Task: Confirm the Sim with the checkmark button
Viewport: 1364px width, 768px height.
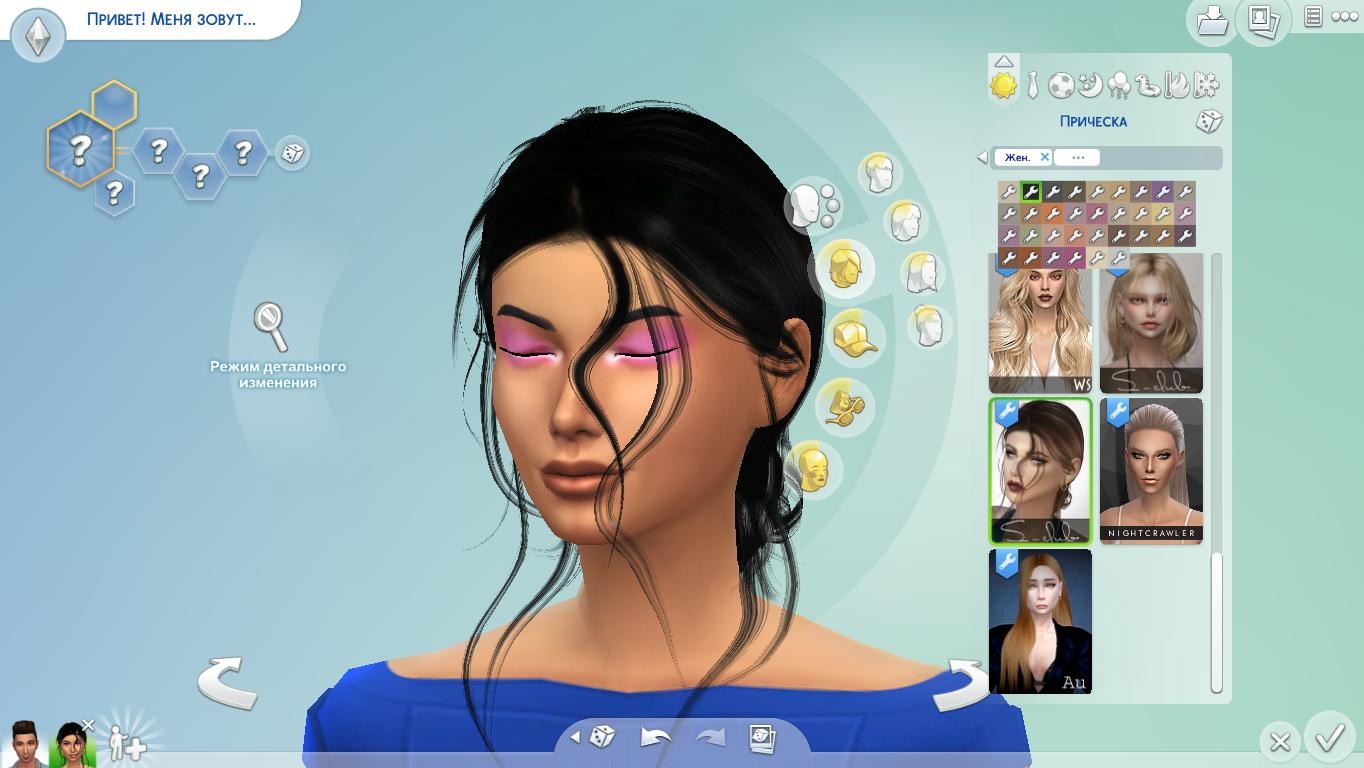Action: (x=1329, y=739)
